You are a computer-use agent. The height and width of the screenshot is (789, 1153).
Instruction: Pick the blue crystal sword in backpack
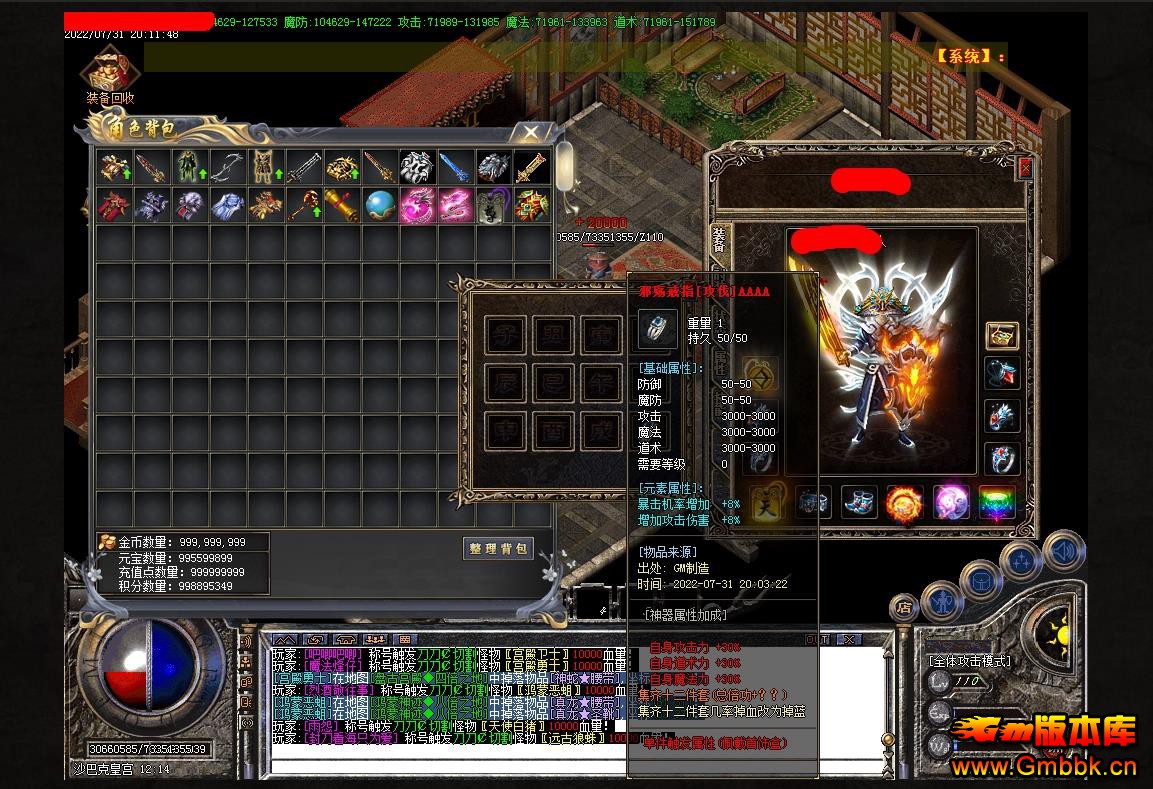click(x=455, y=167)
